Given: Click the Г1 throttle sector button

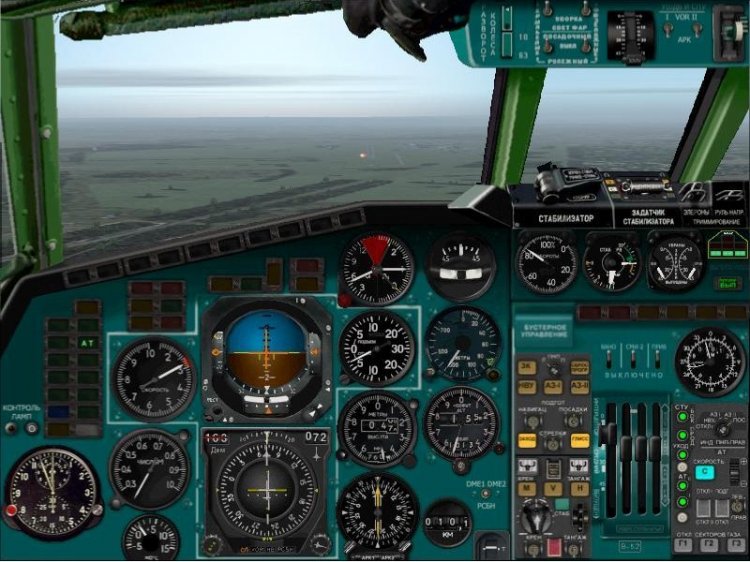Looking at the screenshot, I should click(683, 545).
